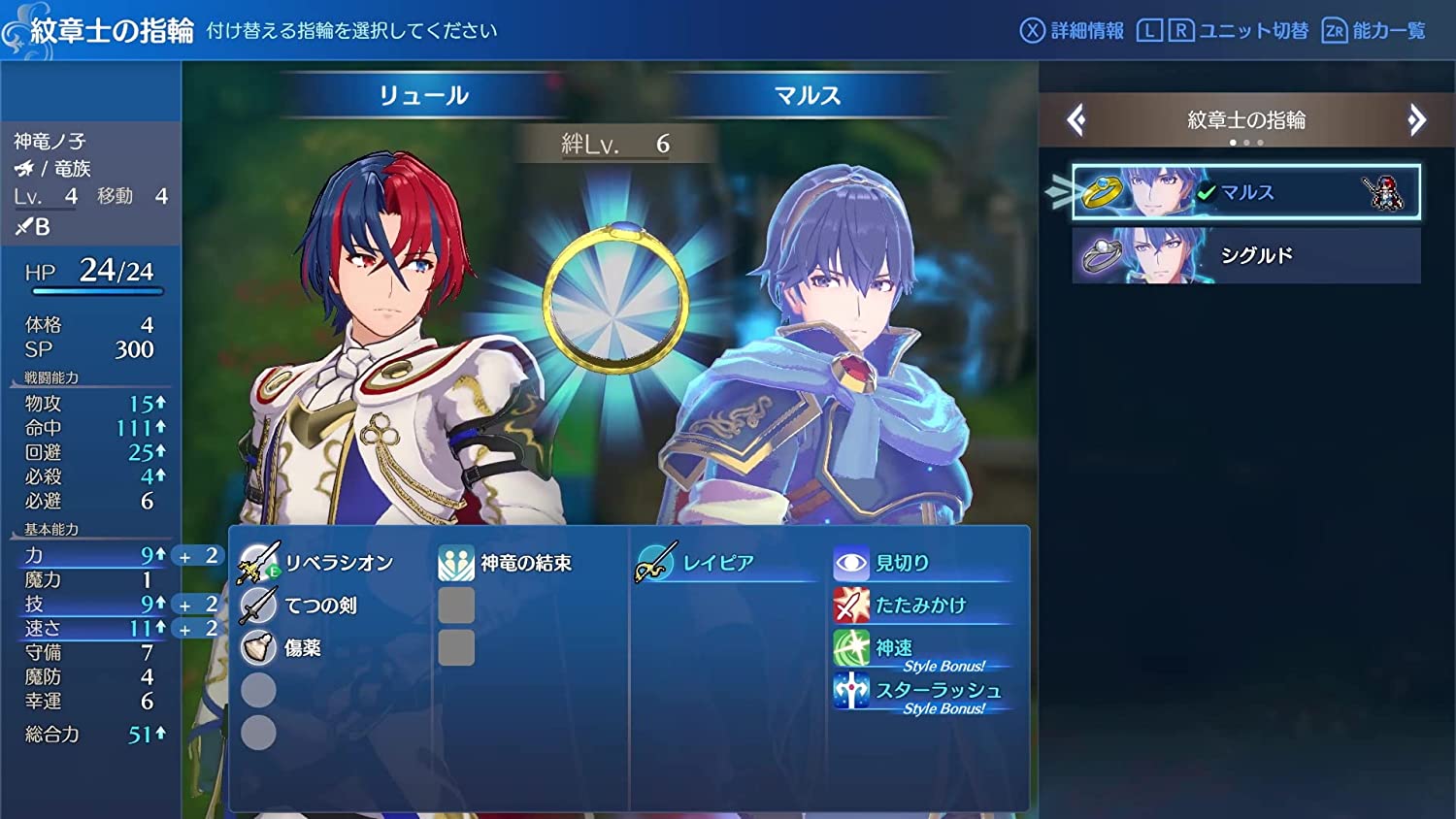Click the スターラッシュ Style Bonus skill icon
The height and width of the screenshot is (819, 1456).
point(850,692)
